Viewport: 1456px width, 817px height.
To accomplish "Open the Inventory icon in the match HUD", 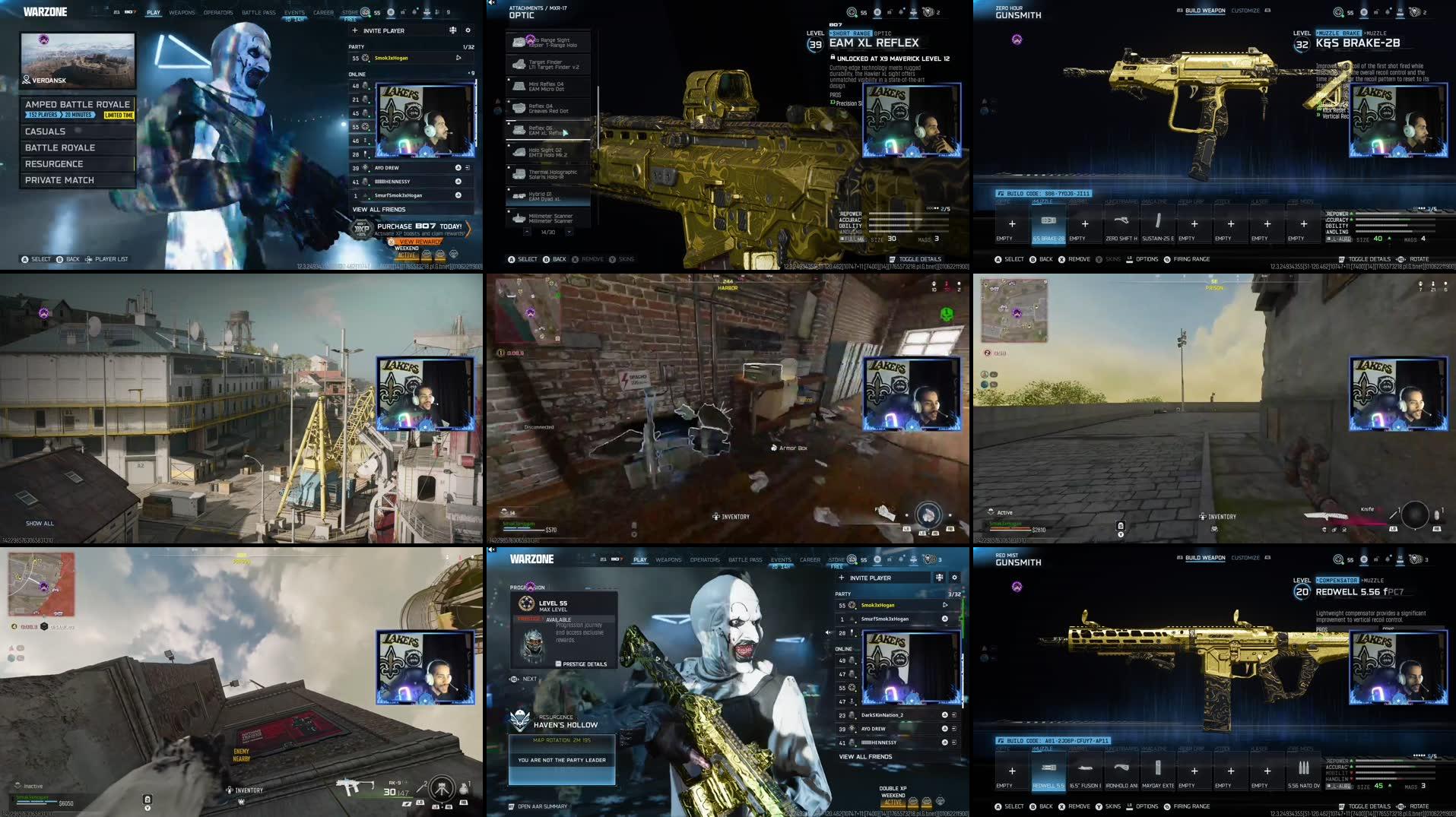I will pyautogui.click(x=715, y=515).
